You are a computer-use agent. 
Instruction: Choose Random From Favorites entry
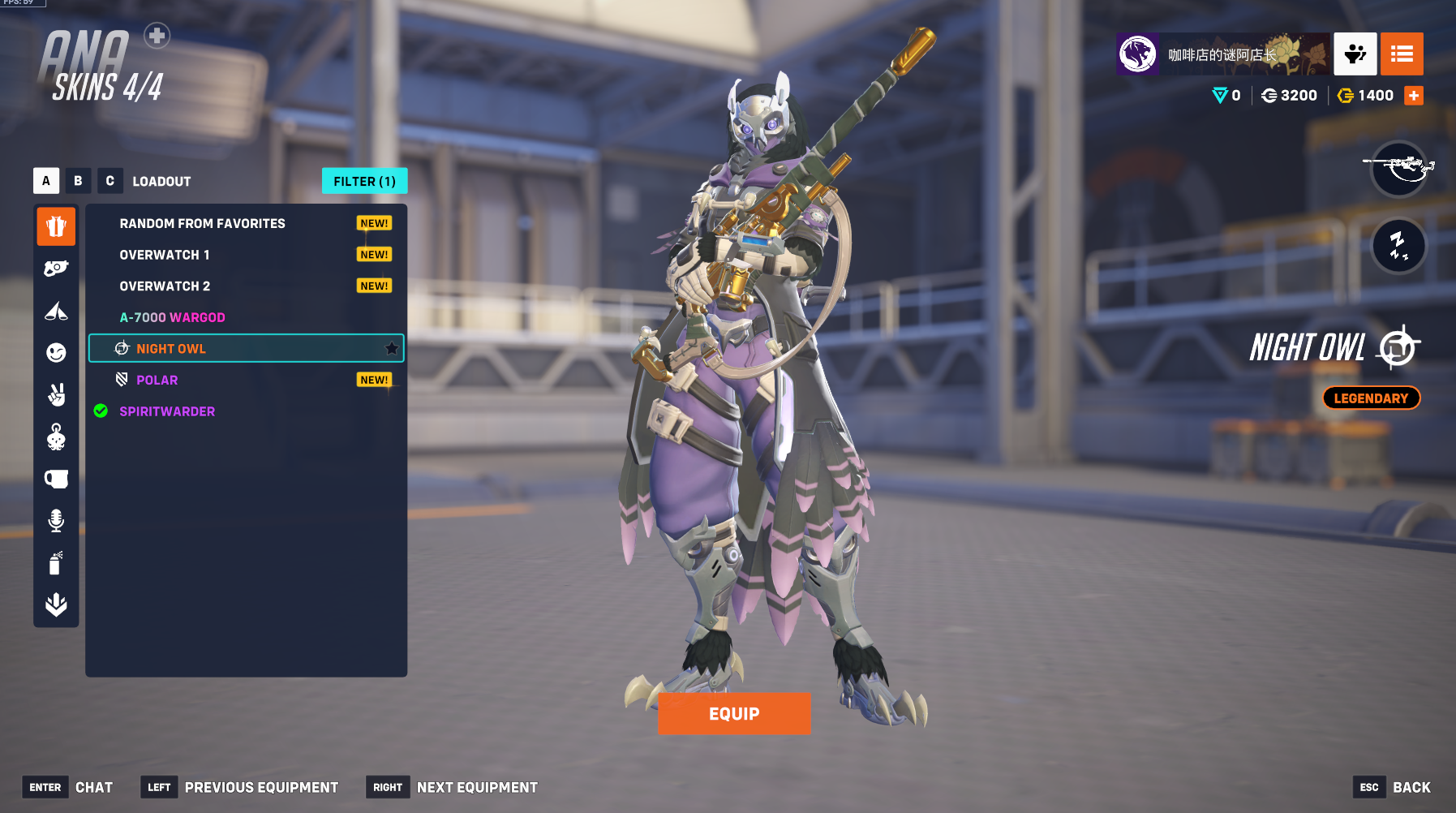(202, 223)
